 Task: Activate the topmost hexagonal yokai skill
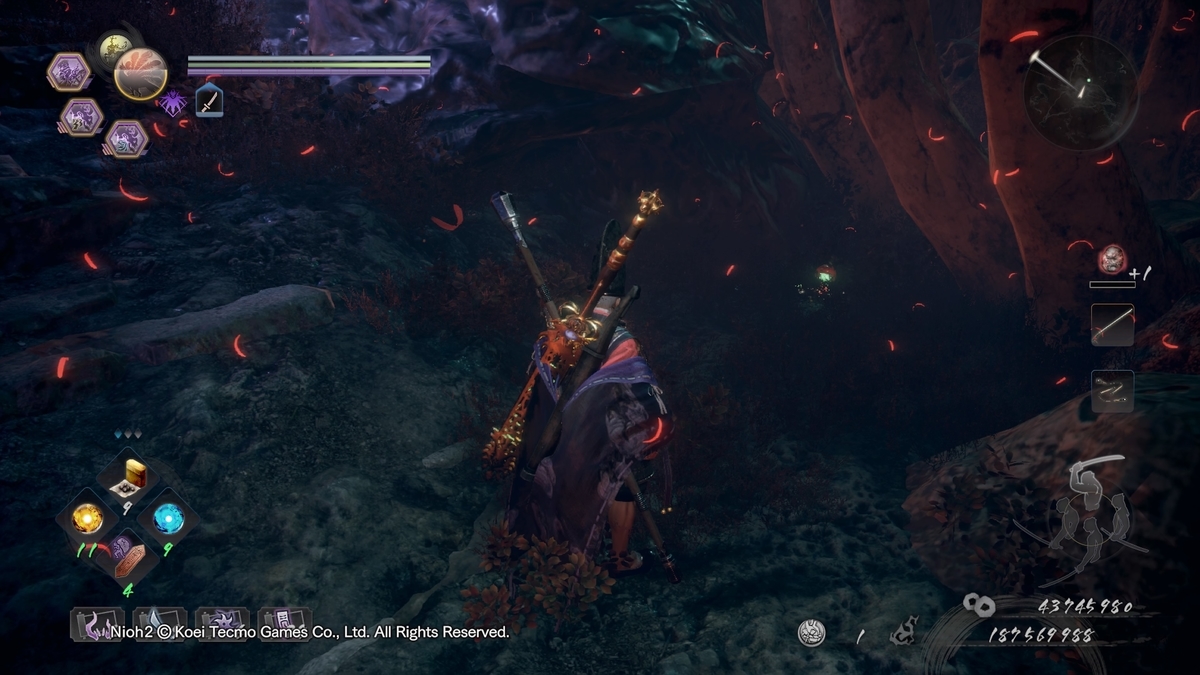tap(69, 72)
